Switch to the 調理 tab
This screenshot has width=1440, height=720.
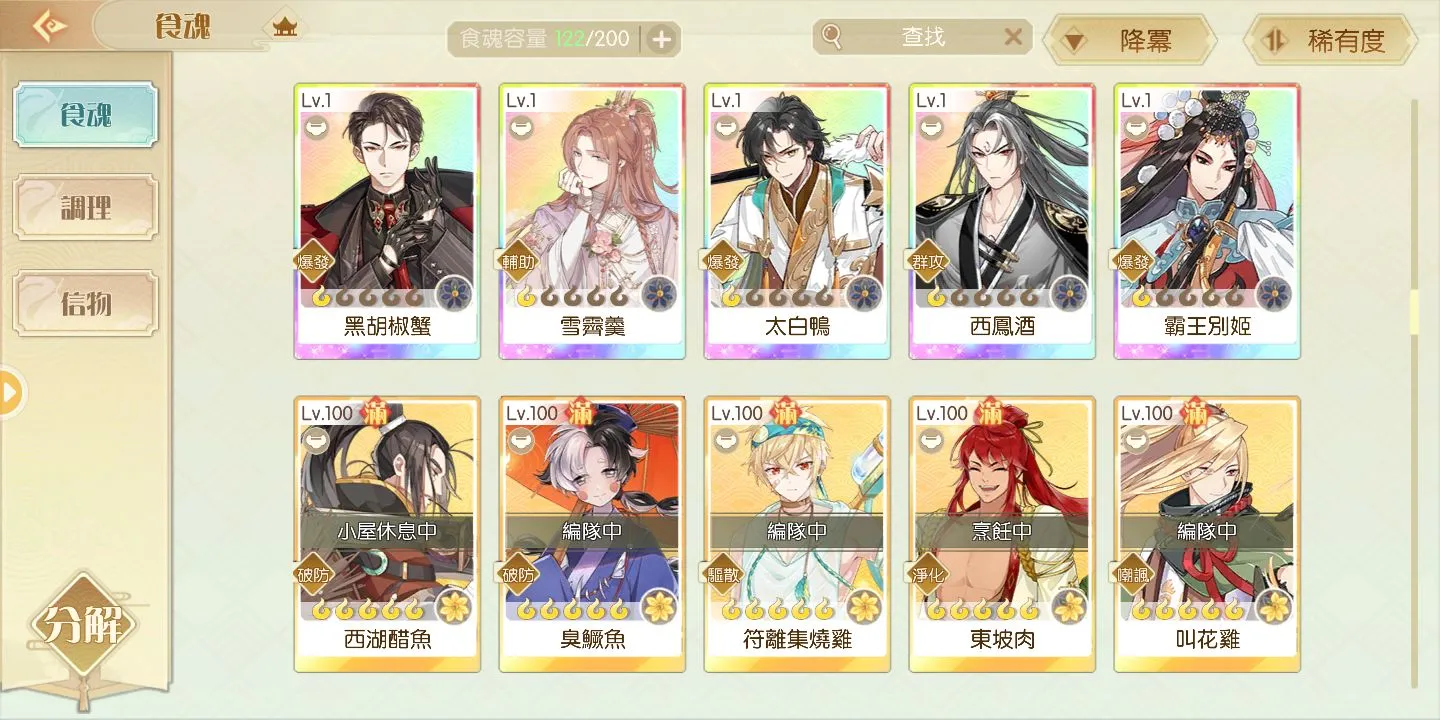pos(85,208)
